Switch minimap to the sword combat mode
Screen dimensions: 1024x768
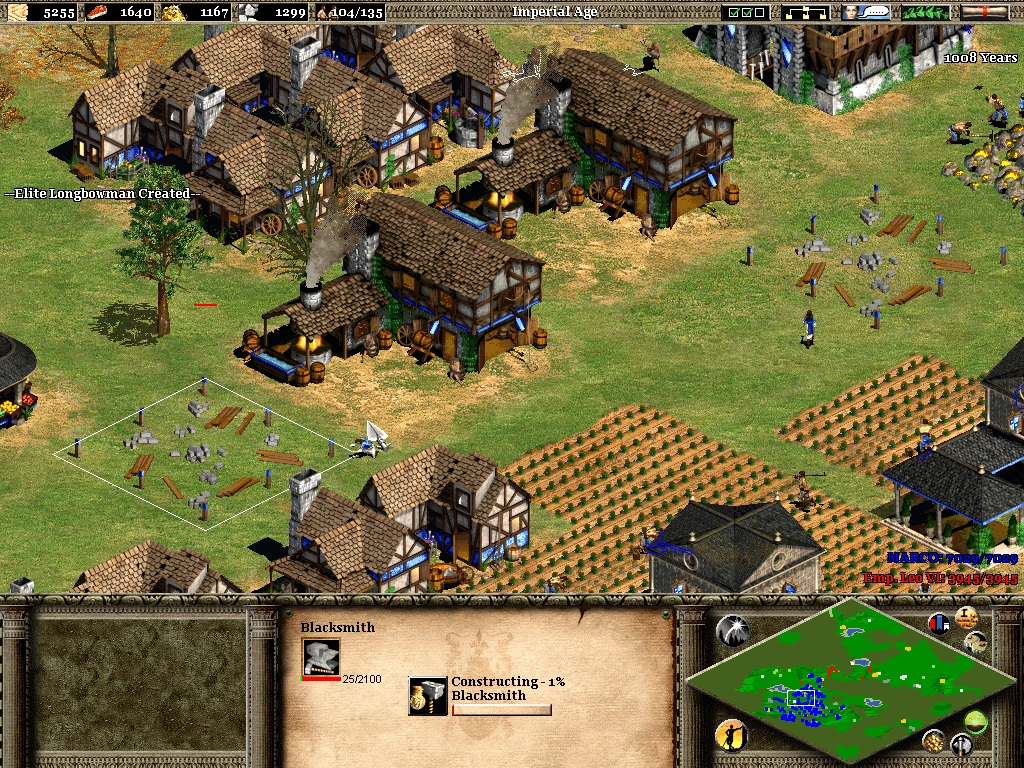[961, 744]
